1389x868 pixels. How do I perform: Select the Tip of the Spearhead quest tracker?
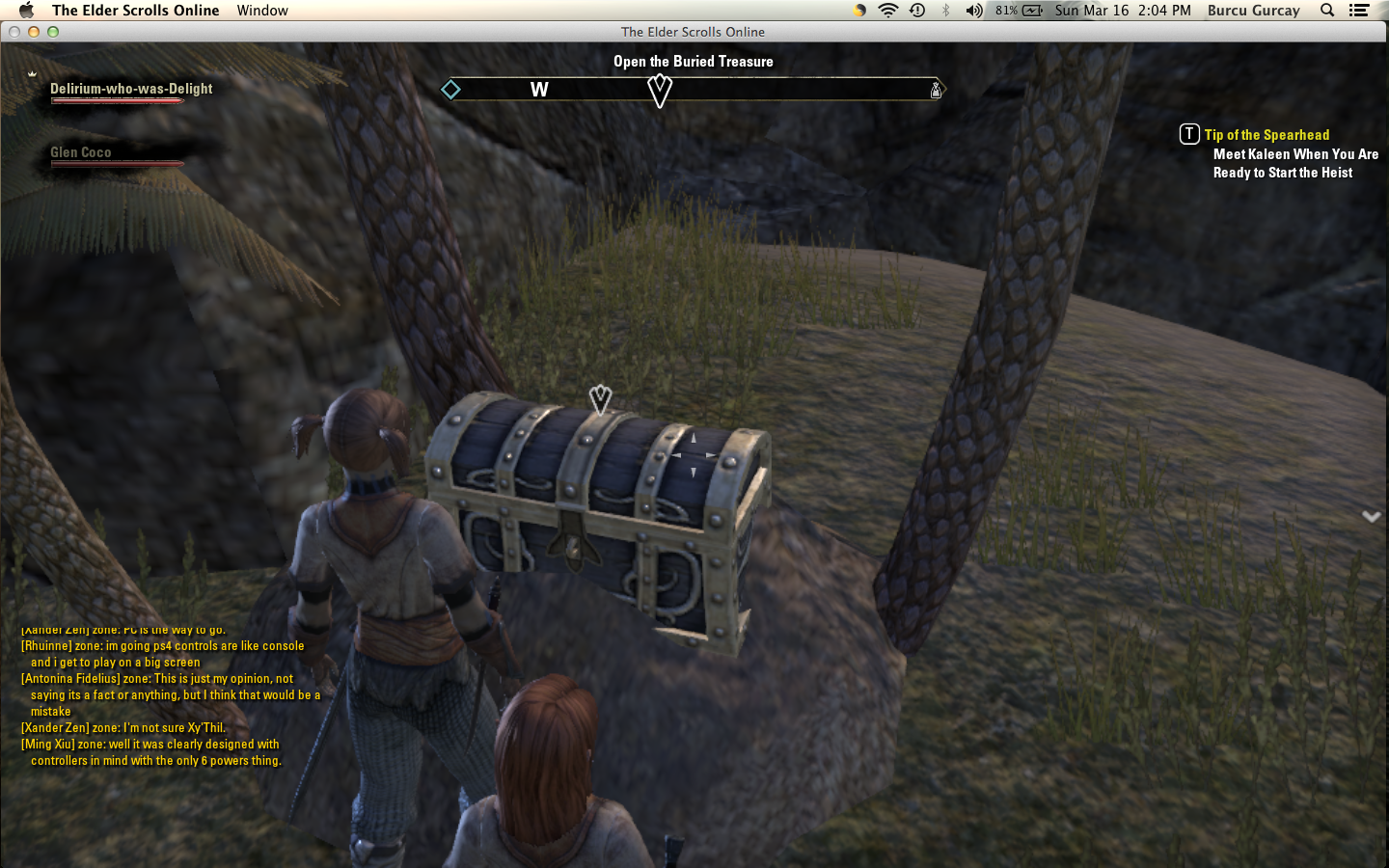coord(1266,135)
